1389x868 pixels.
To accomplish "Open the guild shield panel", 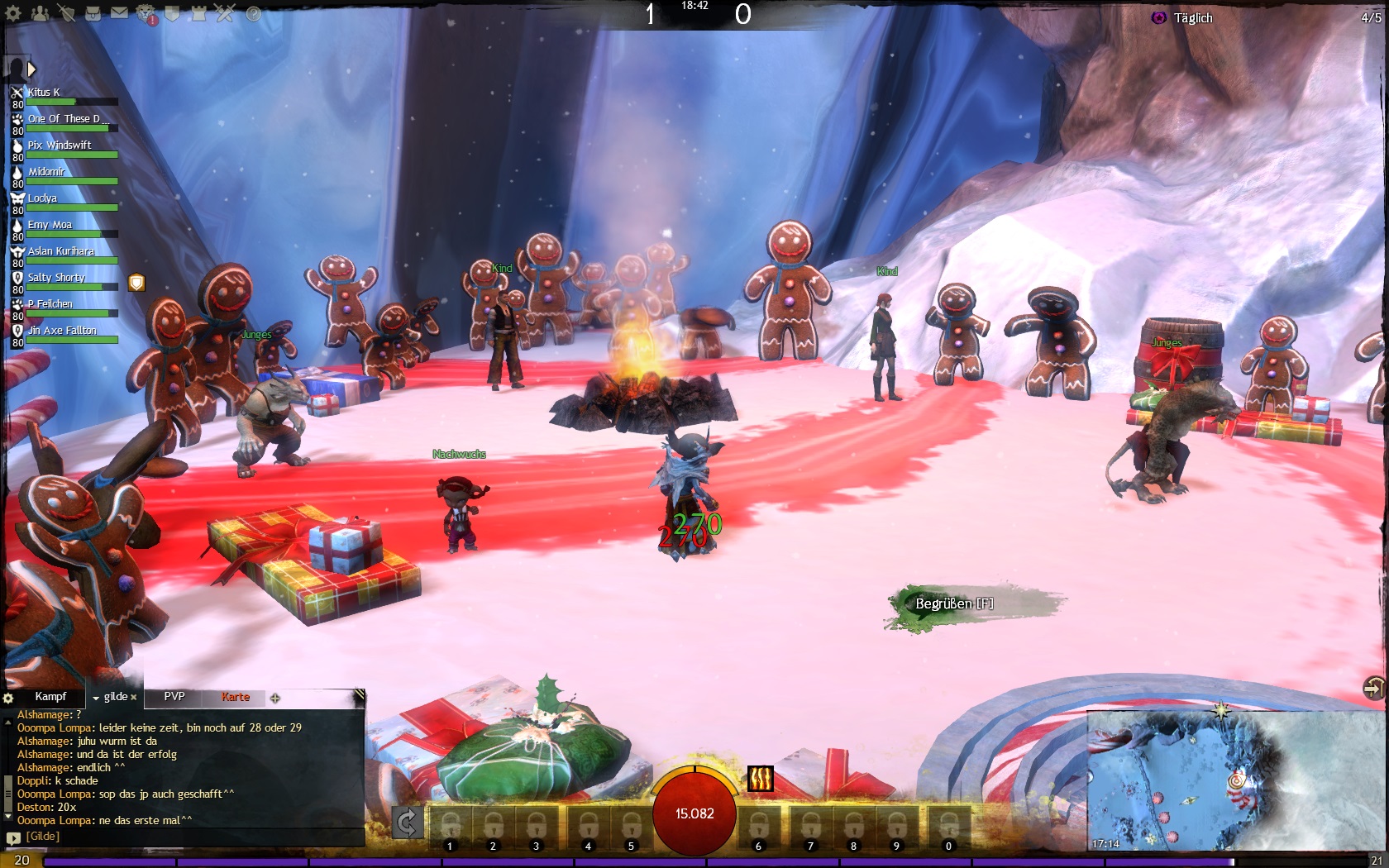I will click(x=173, y=13).
